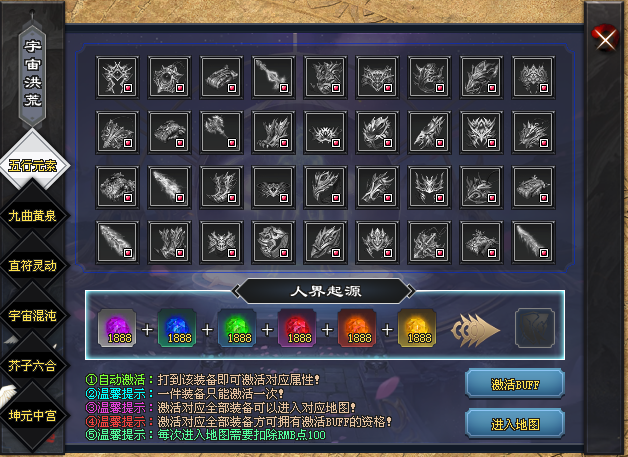The image size is (628, 457).
Task: Pick the red orb material slot
Action: click(298, 327)
